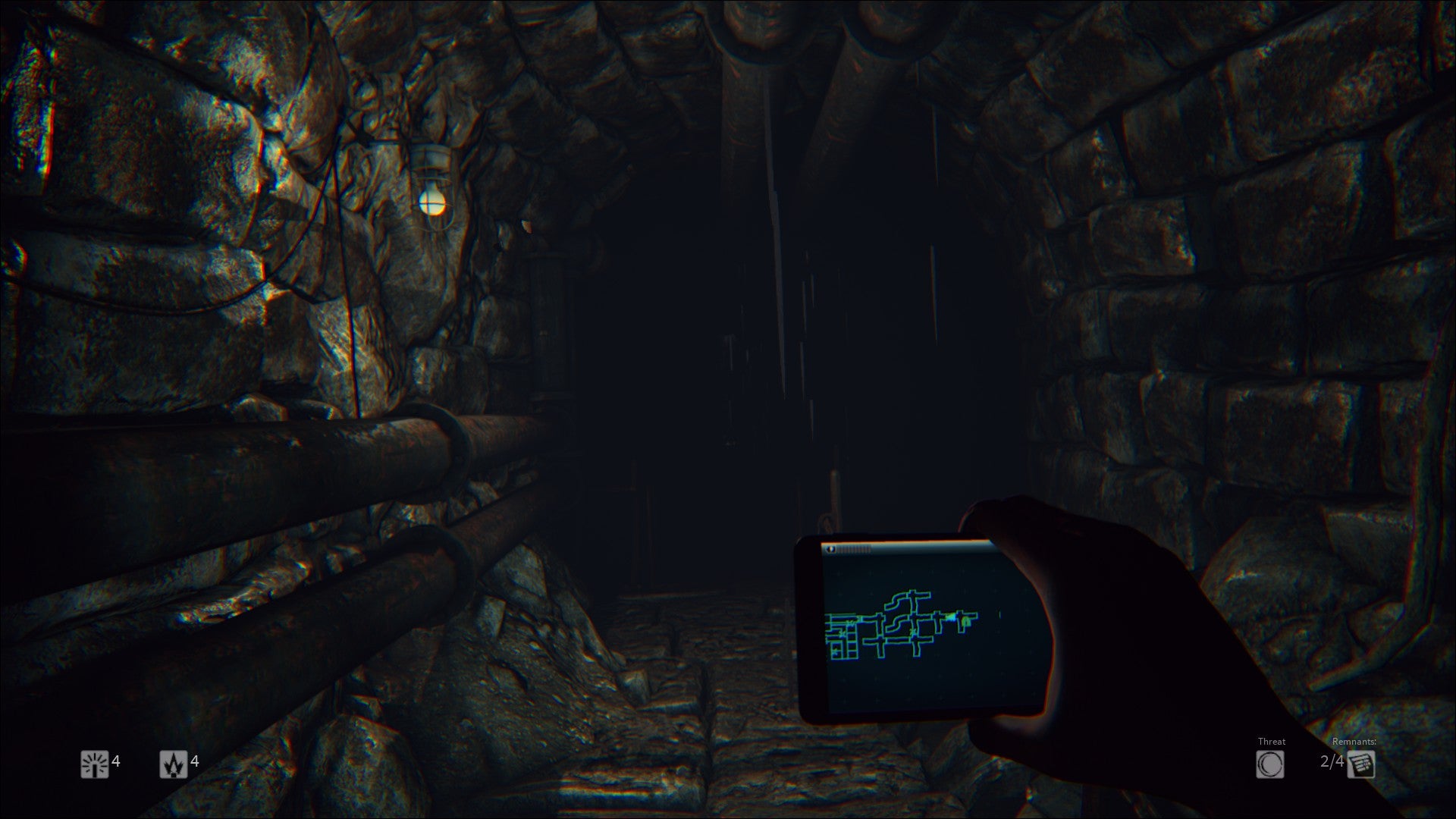Select the flame item icon
The image size is (1456, 819).
point(173,764)
